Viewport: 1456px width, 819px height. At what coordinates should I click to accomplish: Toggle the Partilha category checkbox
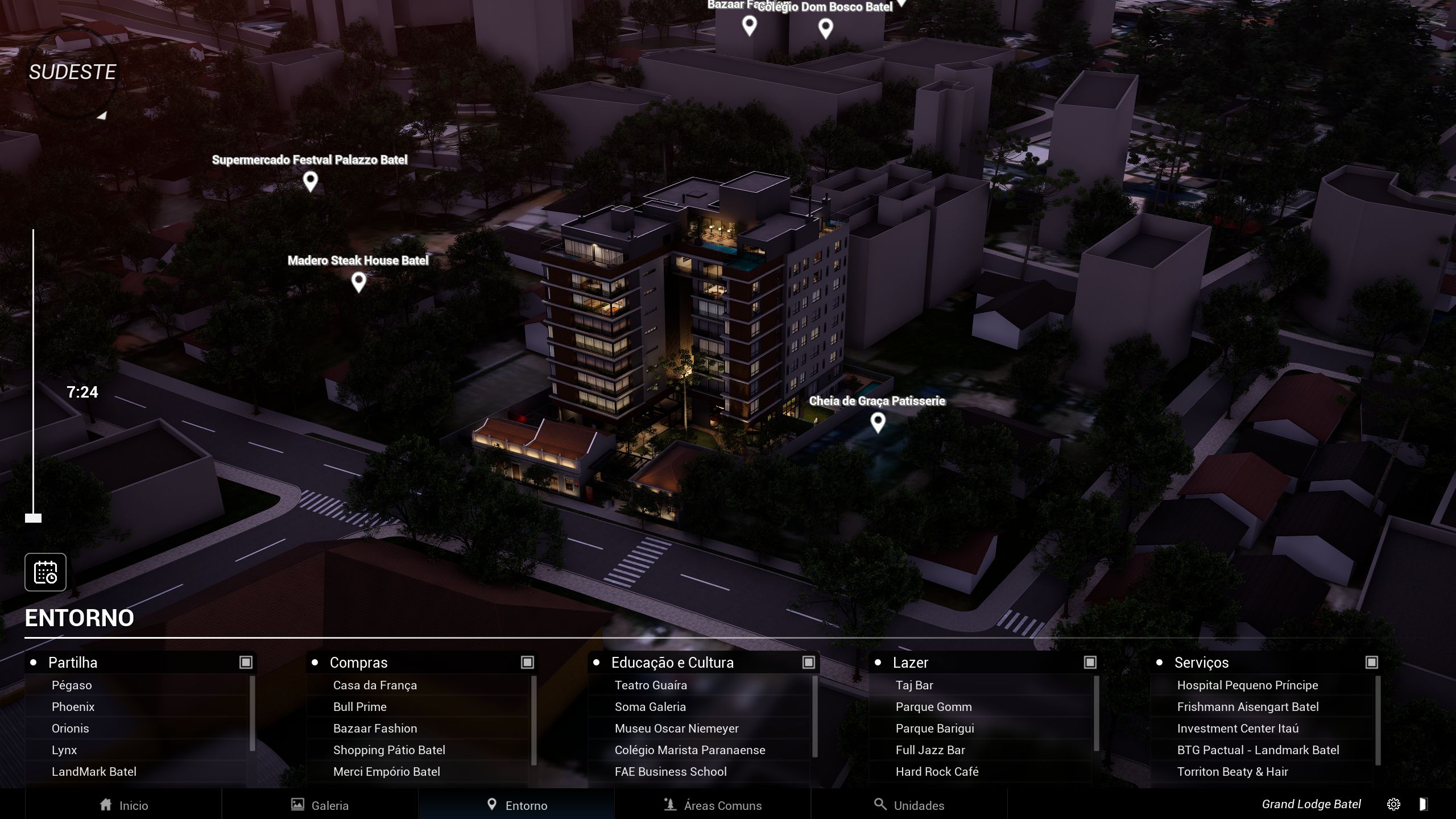(x=246, y=662)
